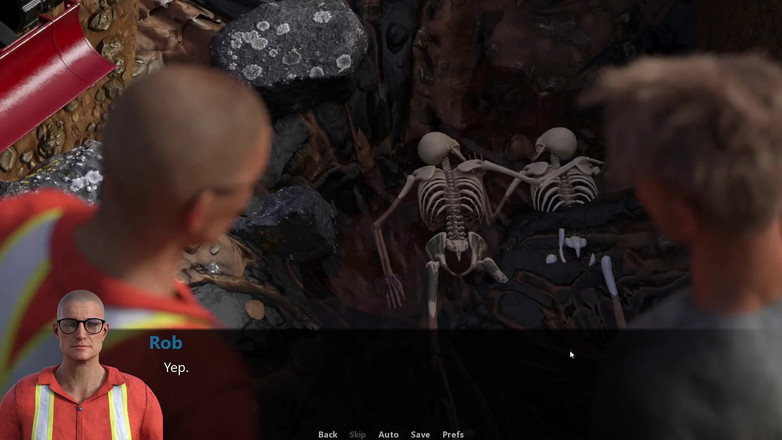782x440 pixels.
Task: Toggle Auto-advance for dialogue
Action: (388, 434)
